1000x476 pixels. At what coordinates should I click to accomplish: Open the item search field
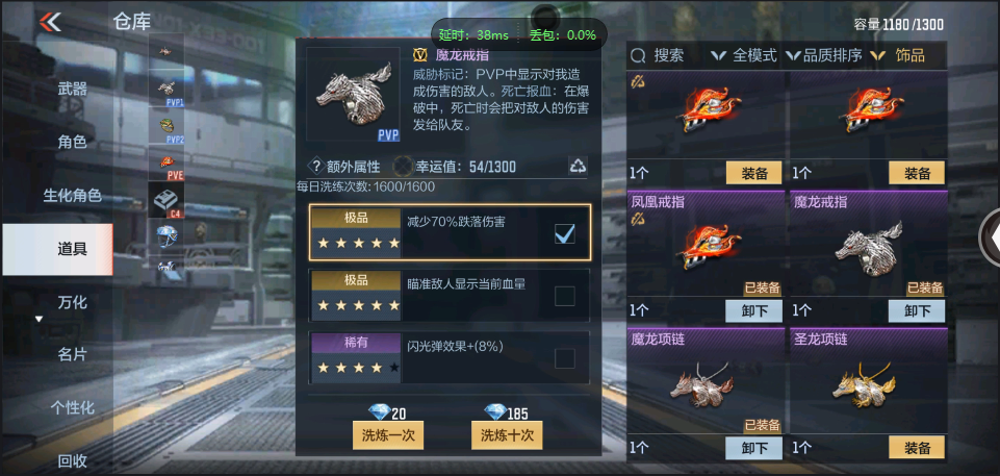click(660, 56)
